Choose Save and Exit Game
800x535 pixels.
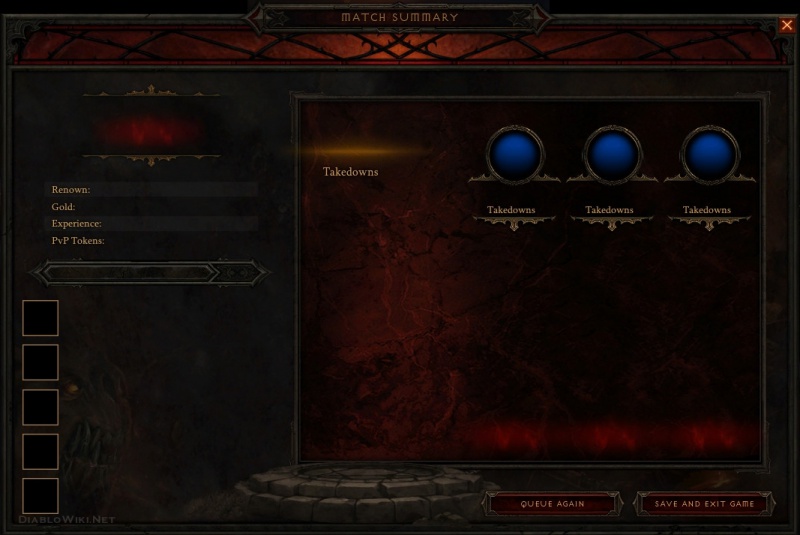(704, 503)
